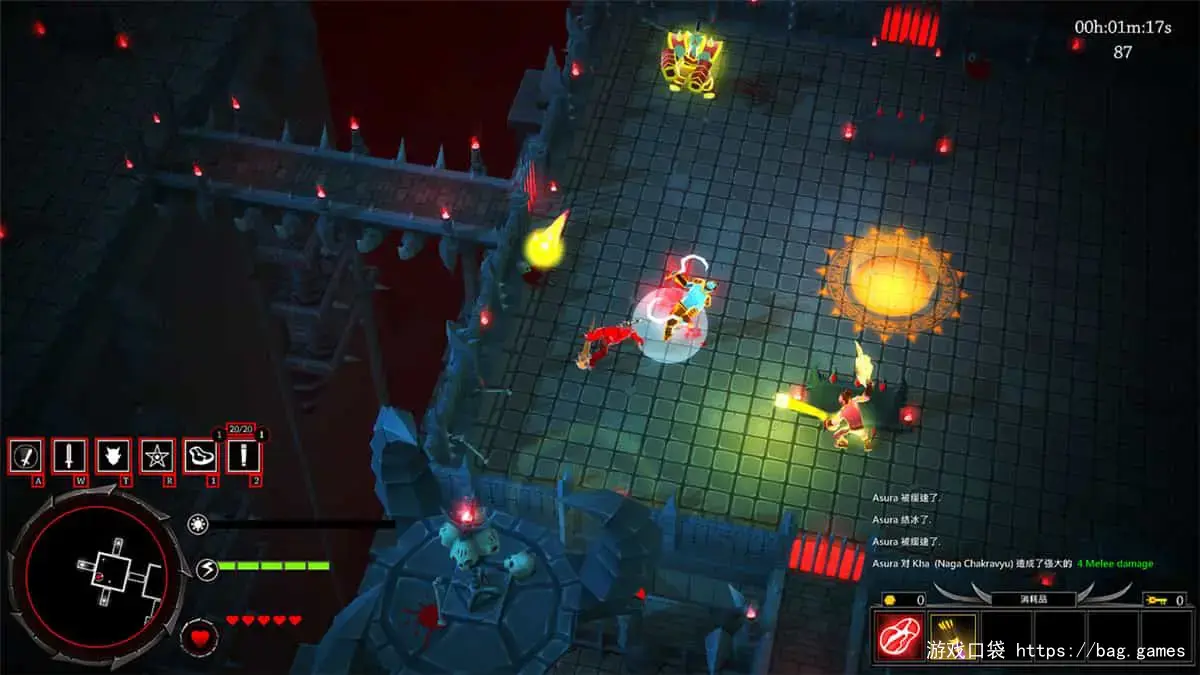Screen dimensions: 1200x675
Task: Select the arrow ammo slot showing 20/20
Action: coord(244,456)
